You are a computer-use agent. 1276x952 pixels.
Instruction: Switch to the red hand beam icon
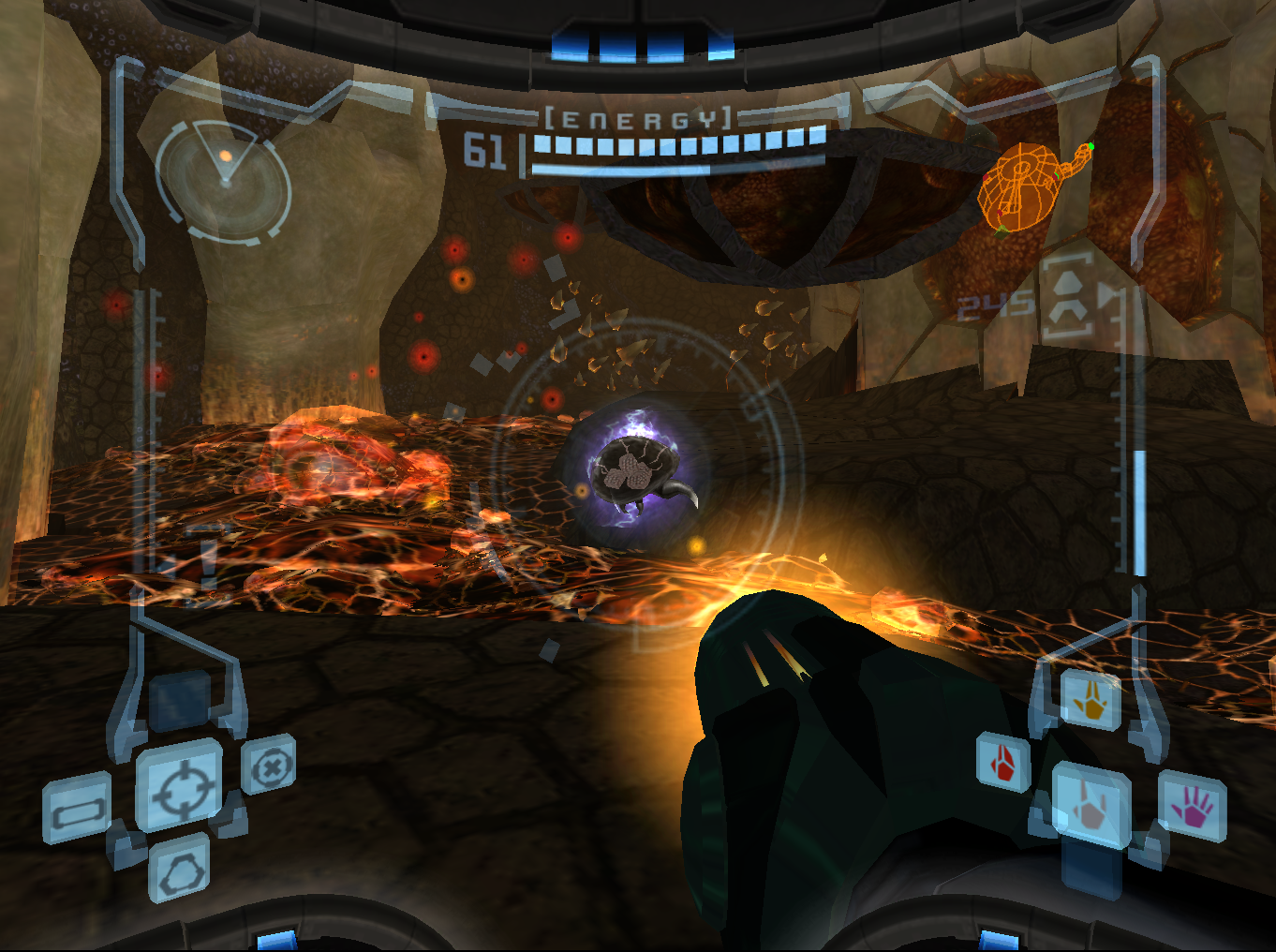1003,761
